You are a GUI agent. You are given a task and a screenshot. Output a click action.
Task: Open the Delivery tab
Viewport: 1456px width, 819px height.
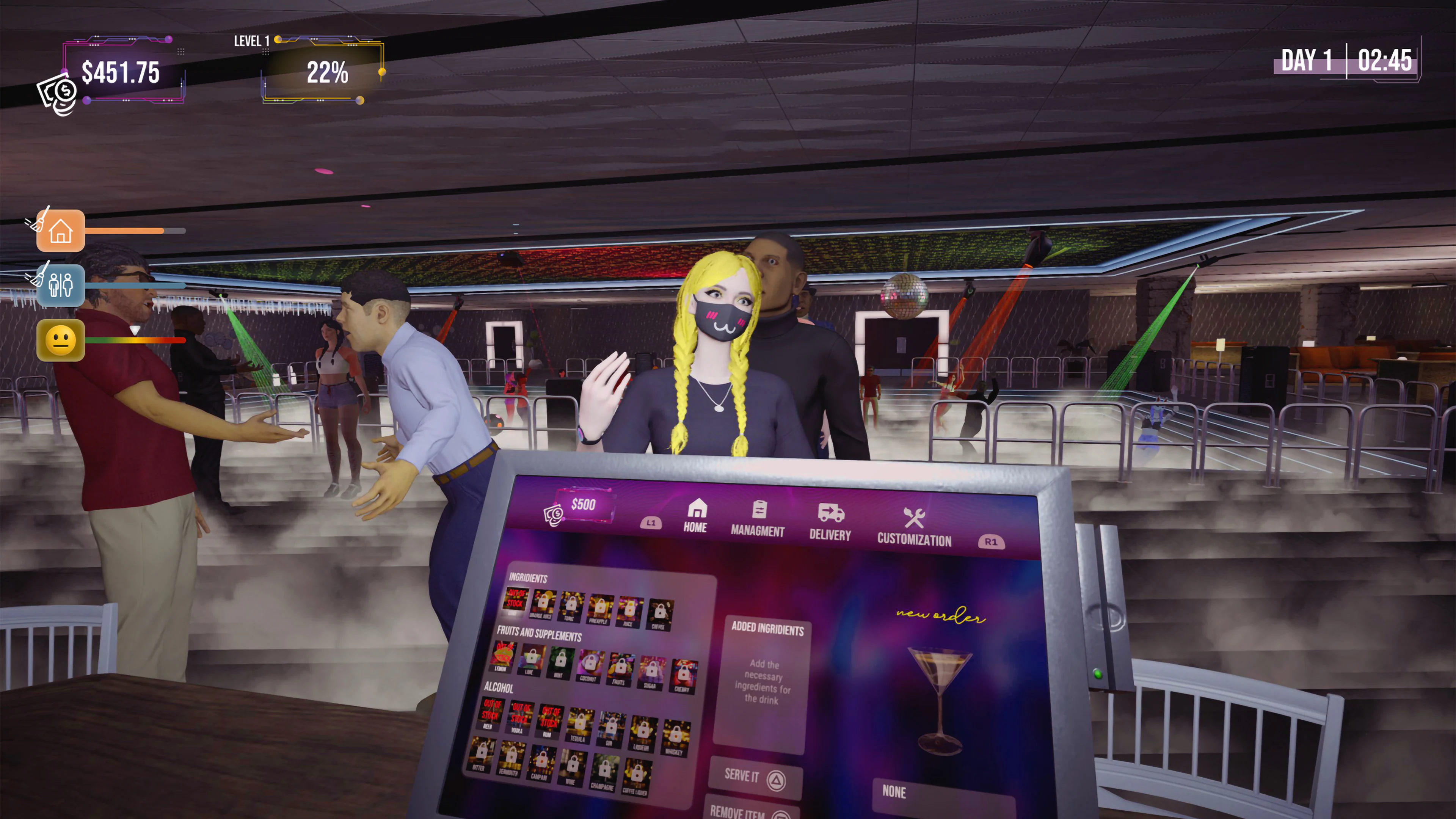click(830, 523)
